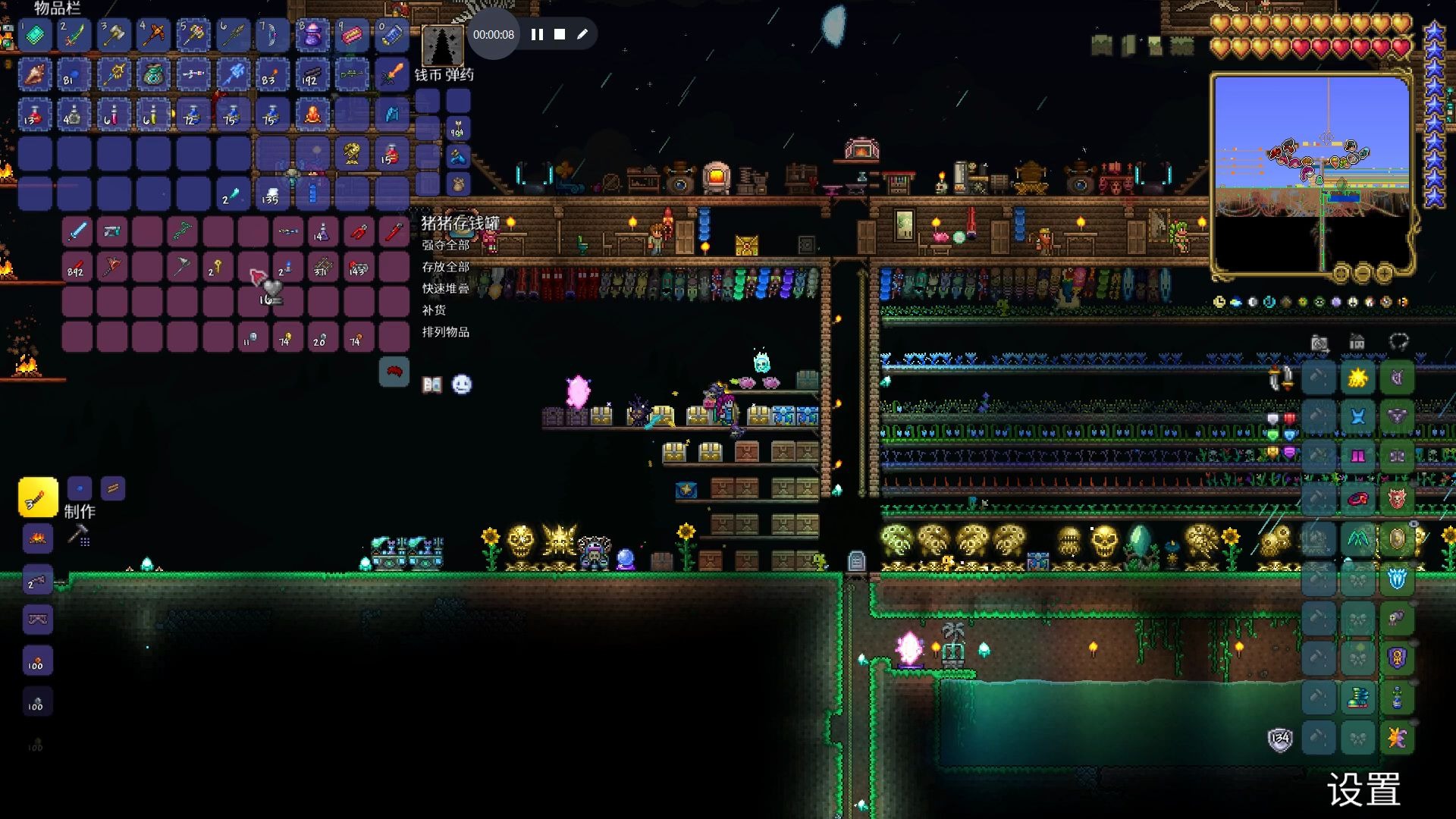Pause the screen recording
Screen dimensions: 1456x819
(537, 34)
